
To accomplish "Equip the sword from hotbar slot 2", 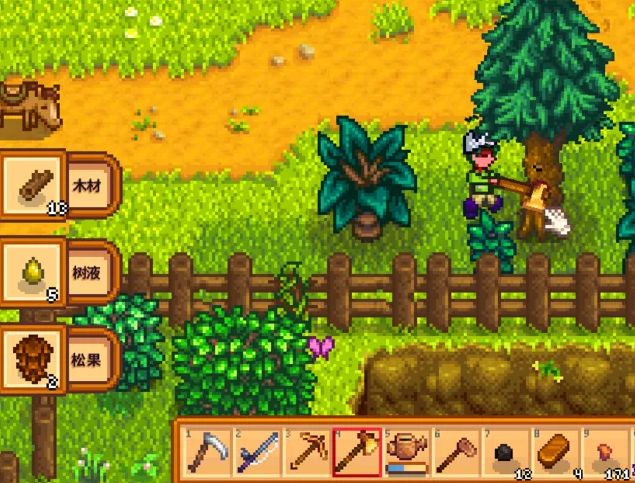I will (258, 453).
